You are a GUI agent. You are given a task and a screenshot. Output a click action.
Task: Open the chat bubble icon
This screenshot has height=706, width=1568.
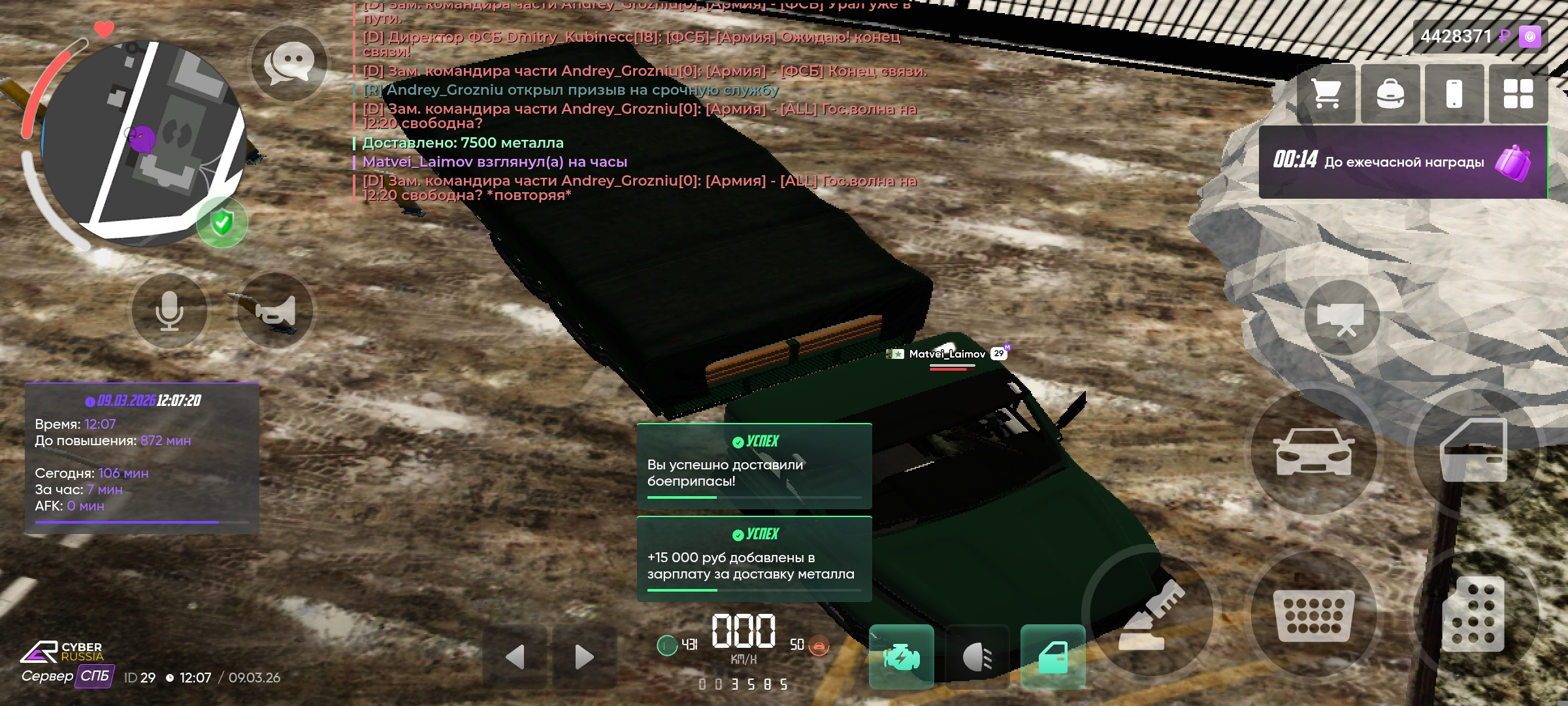click(289, 61)
